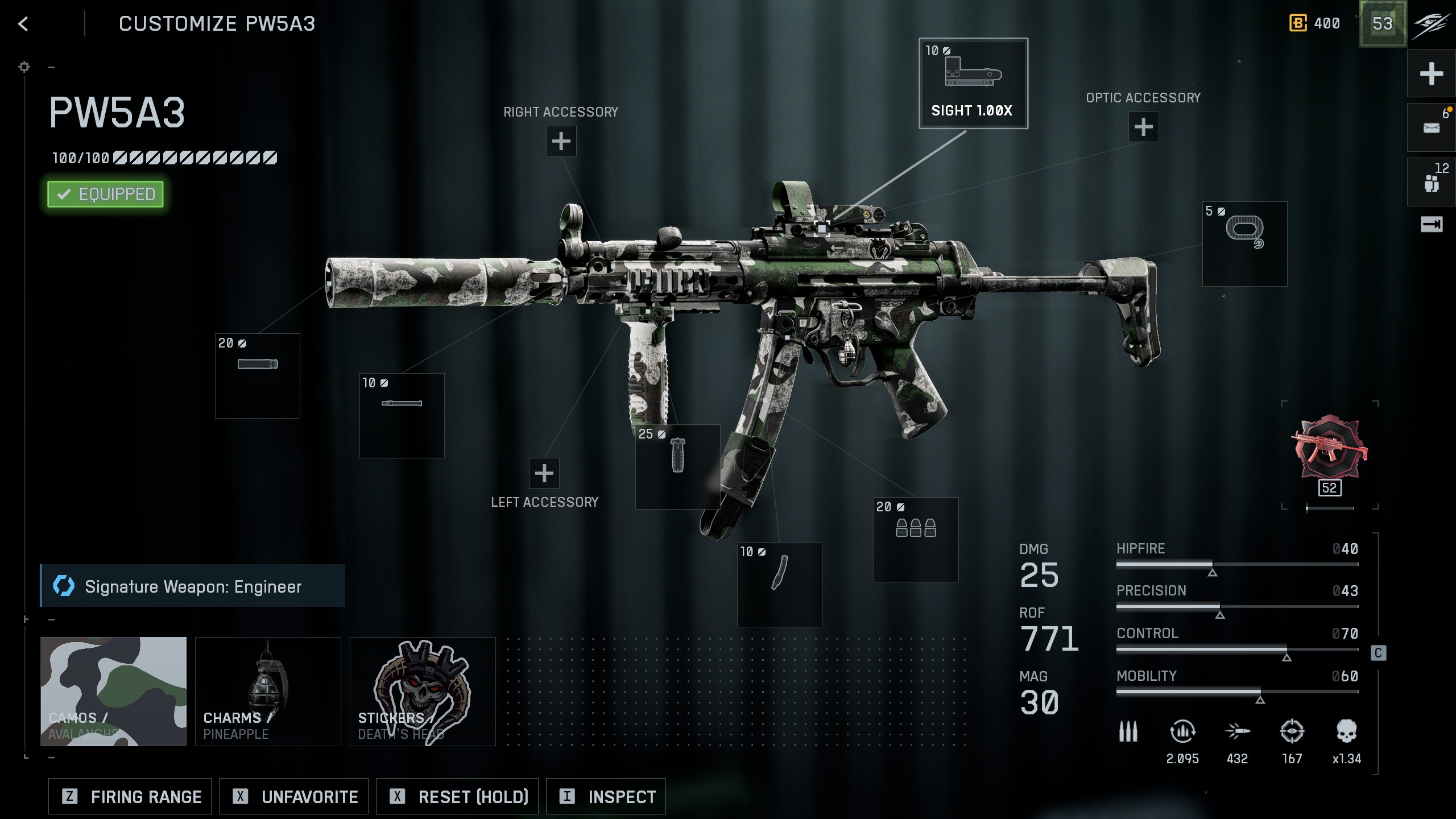Unfavorite this weapon build
The image size is (1456, 819).
click(x=294, y=797)
